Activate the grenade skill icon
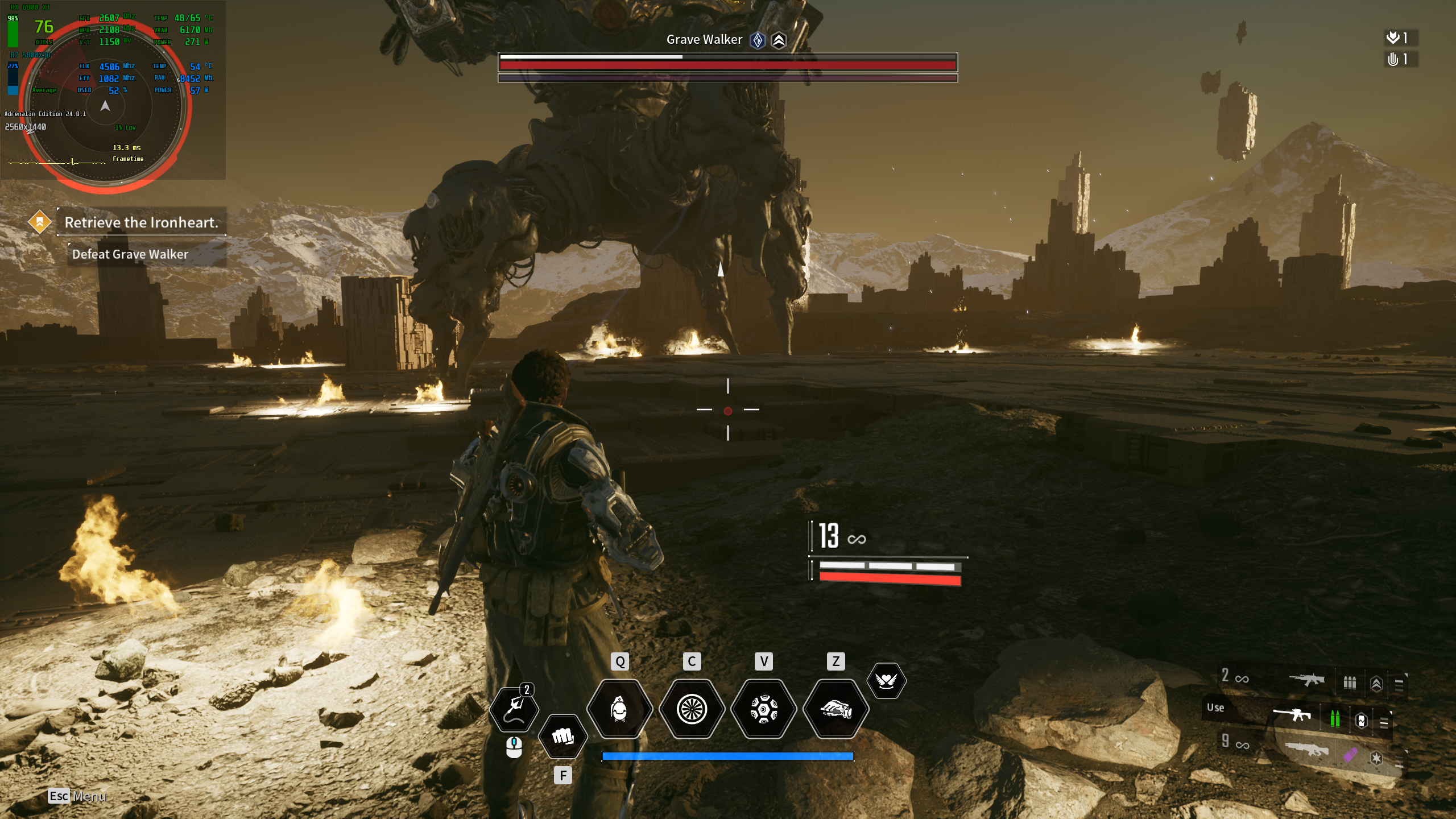 pos(619,709)
